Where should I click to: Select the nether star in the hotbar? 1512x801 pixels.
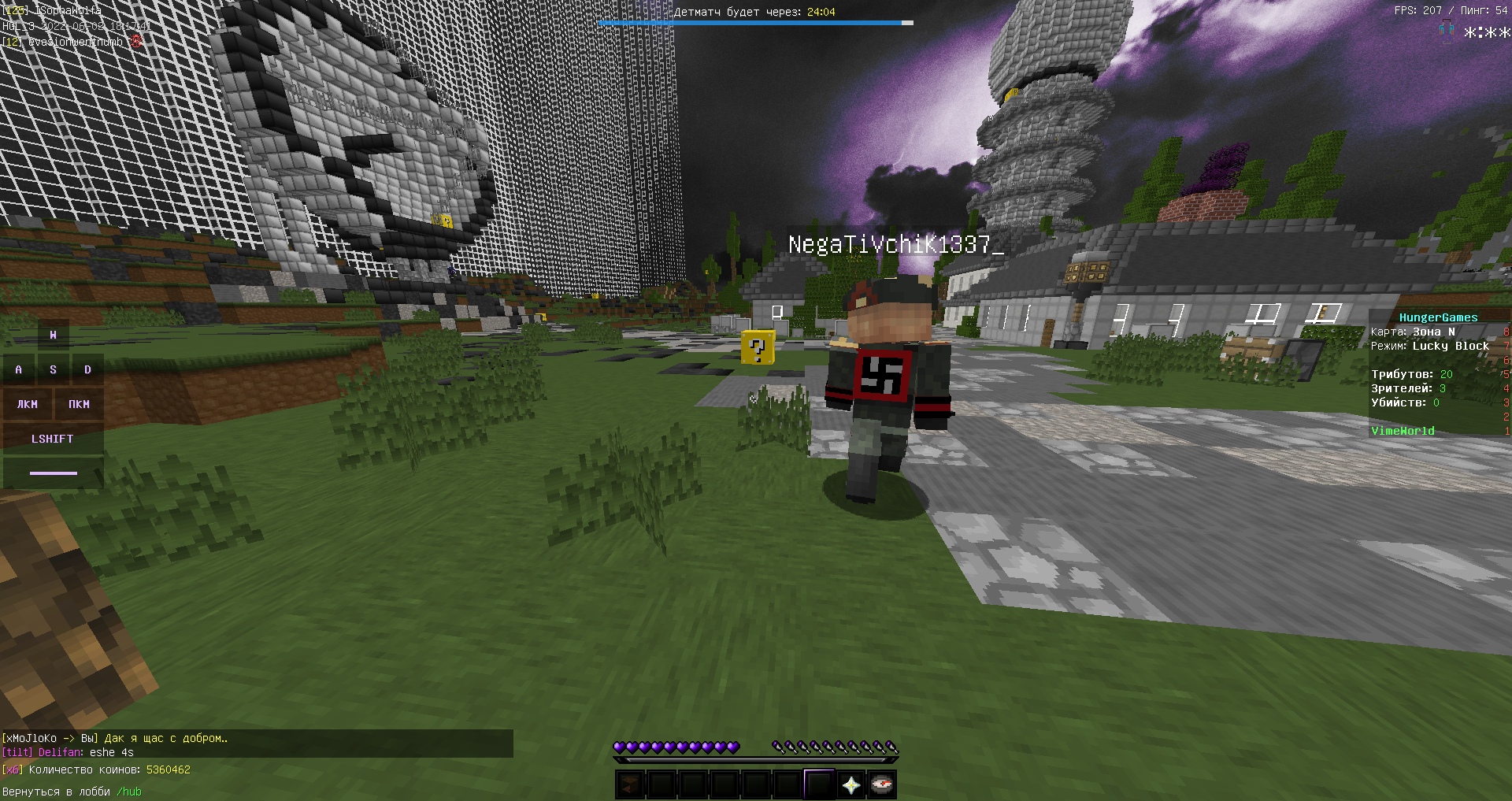851,784
